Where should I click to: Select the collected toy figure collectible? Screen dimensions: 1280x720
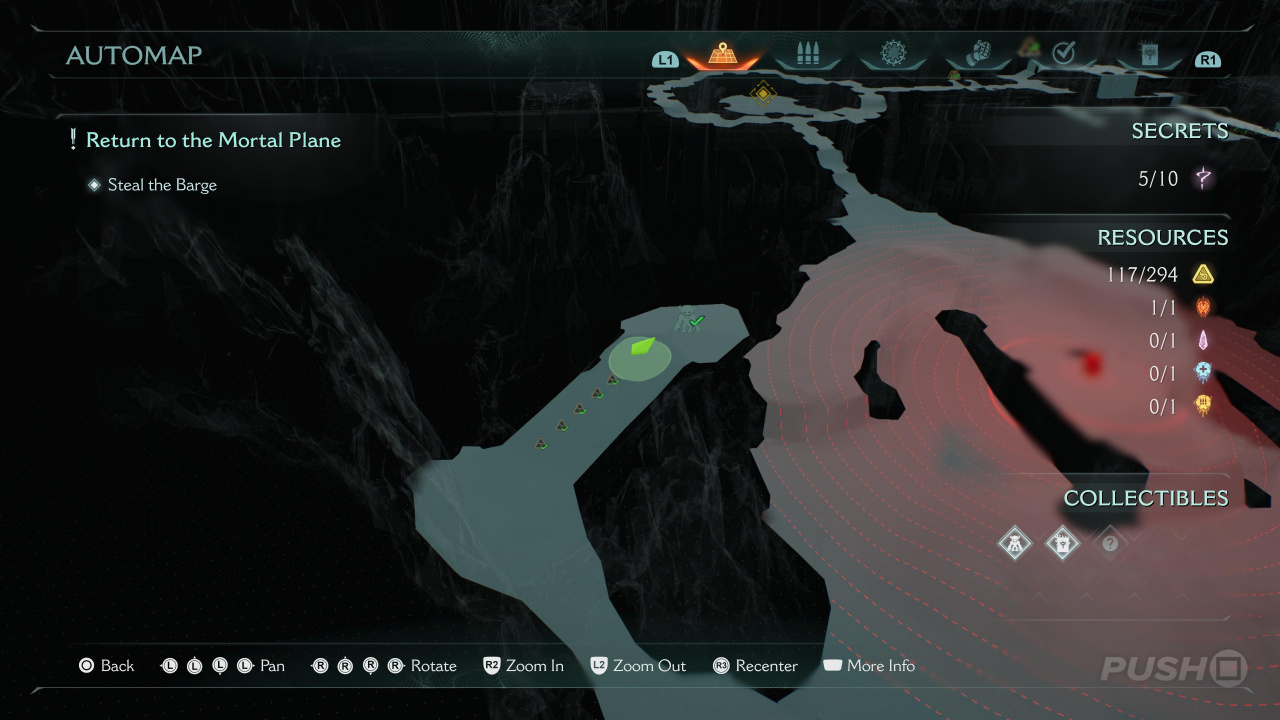[1015, 543]
